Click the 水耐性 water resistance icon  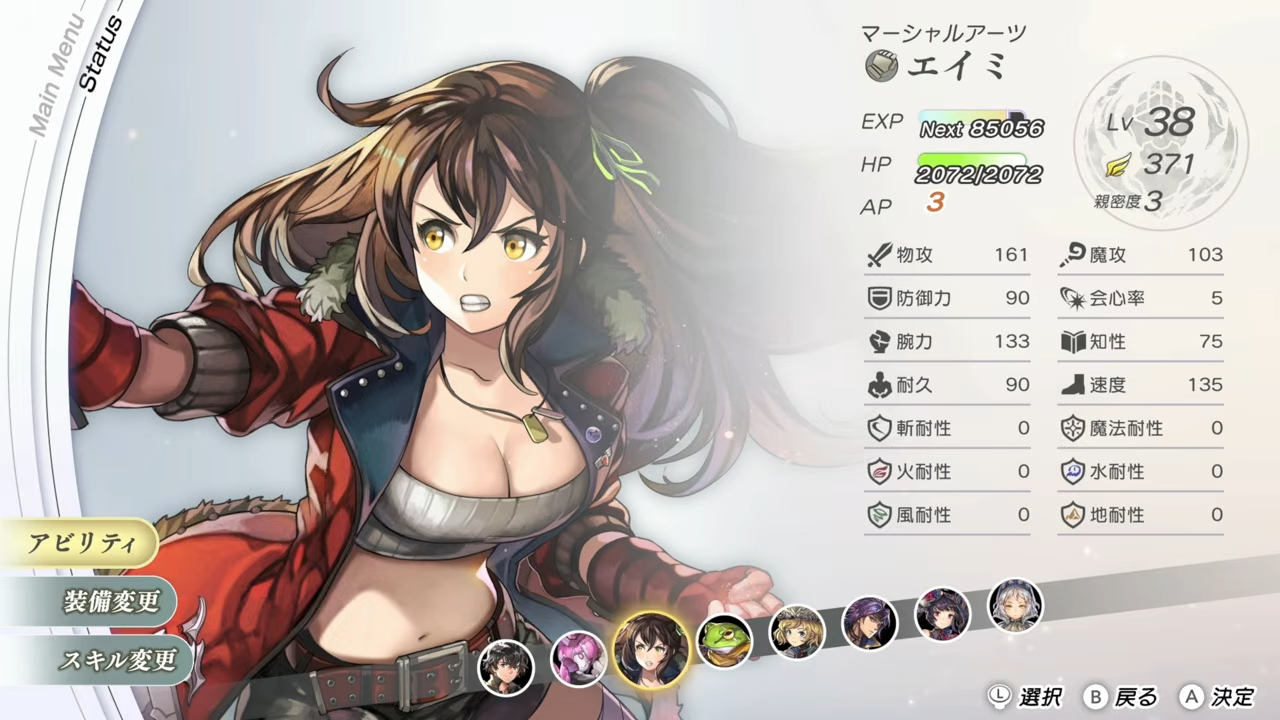click(1074, 471)
